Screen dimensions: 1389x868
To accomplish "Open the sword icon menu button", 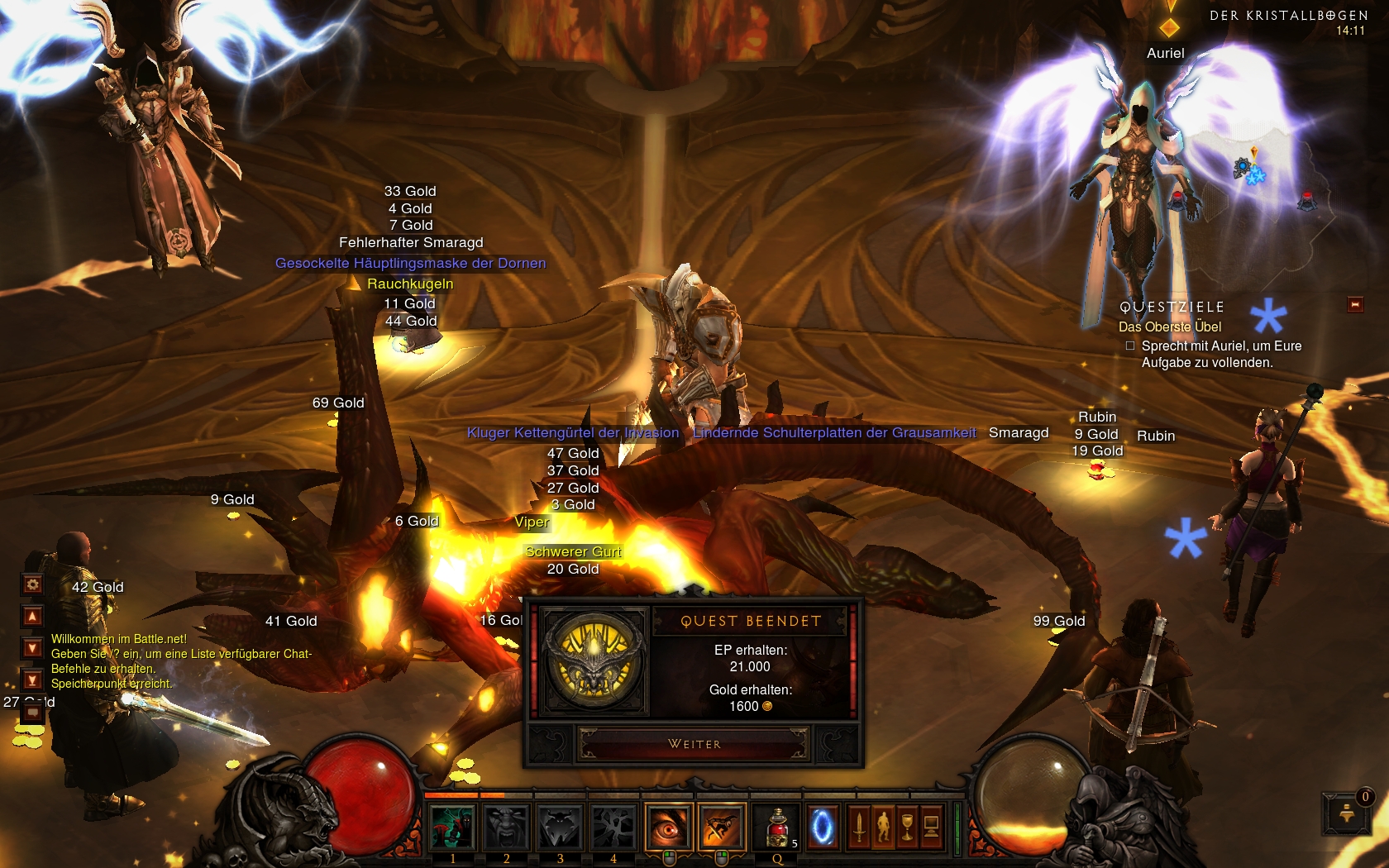I will (x=859, y=827).
